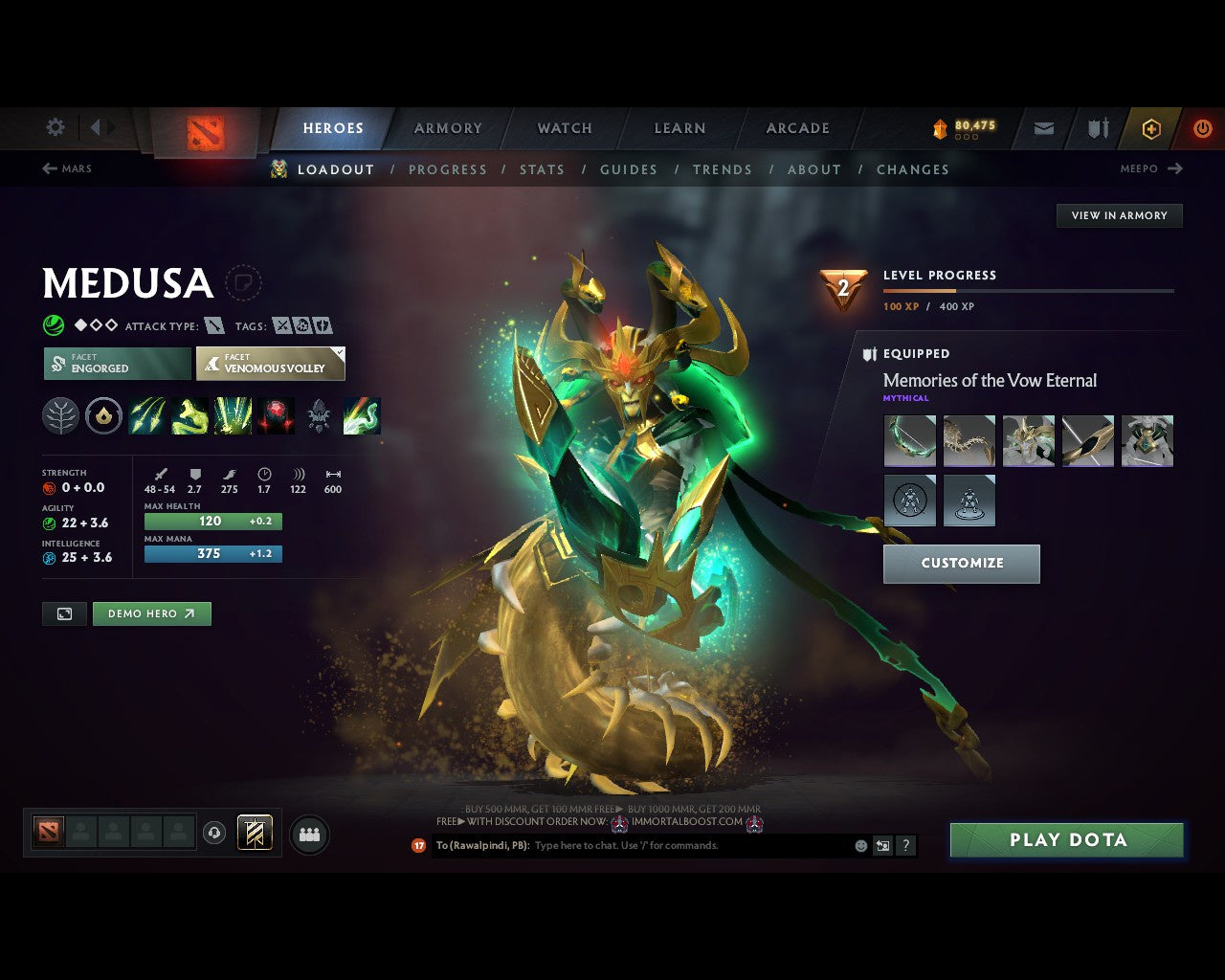Open the talent tree icon

click(x=60, y=415)
